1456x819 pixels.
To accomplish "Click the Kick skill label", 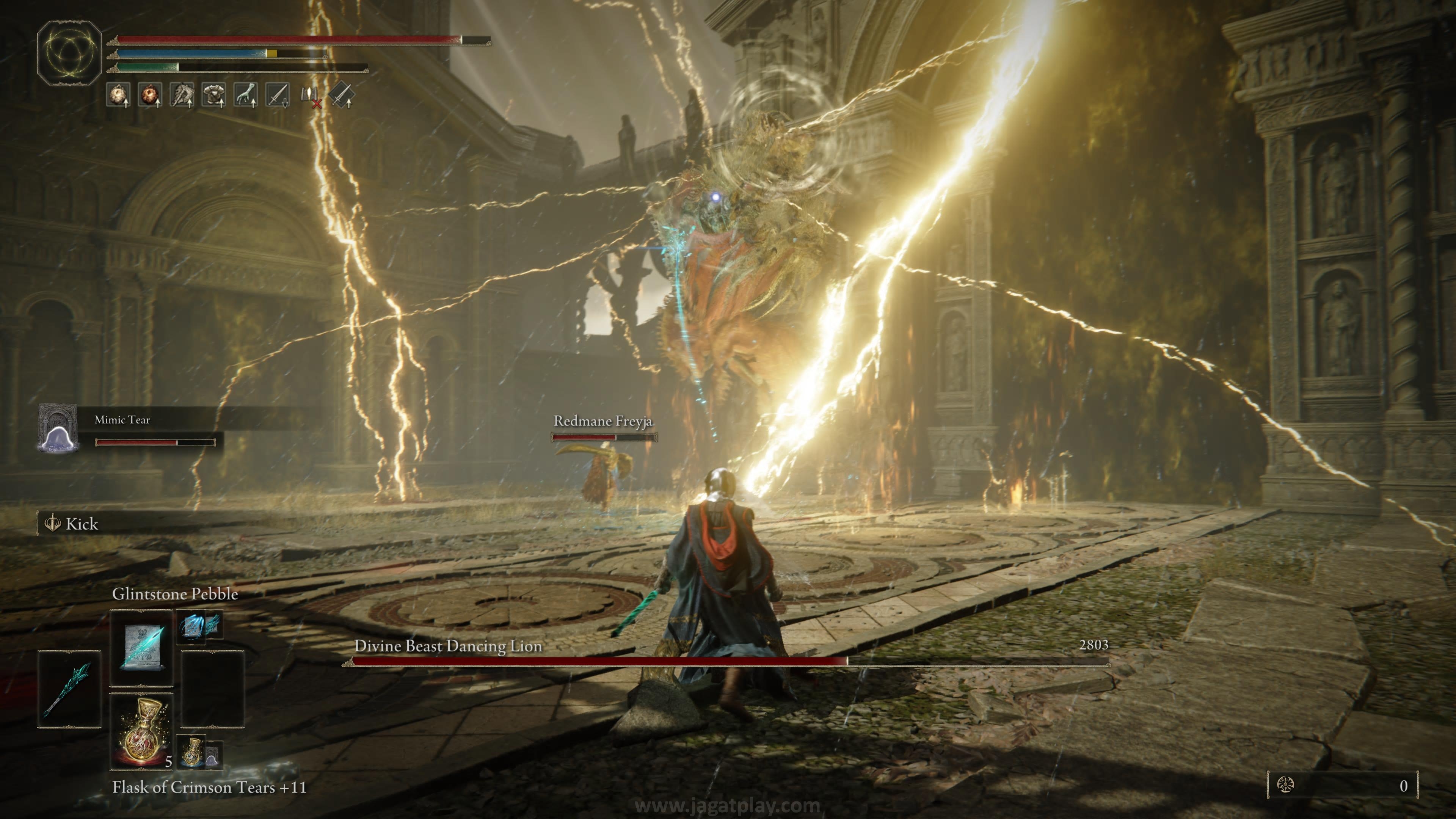I will (x=82, y=524).
